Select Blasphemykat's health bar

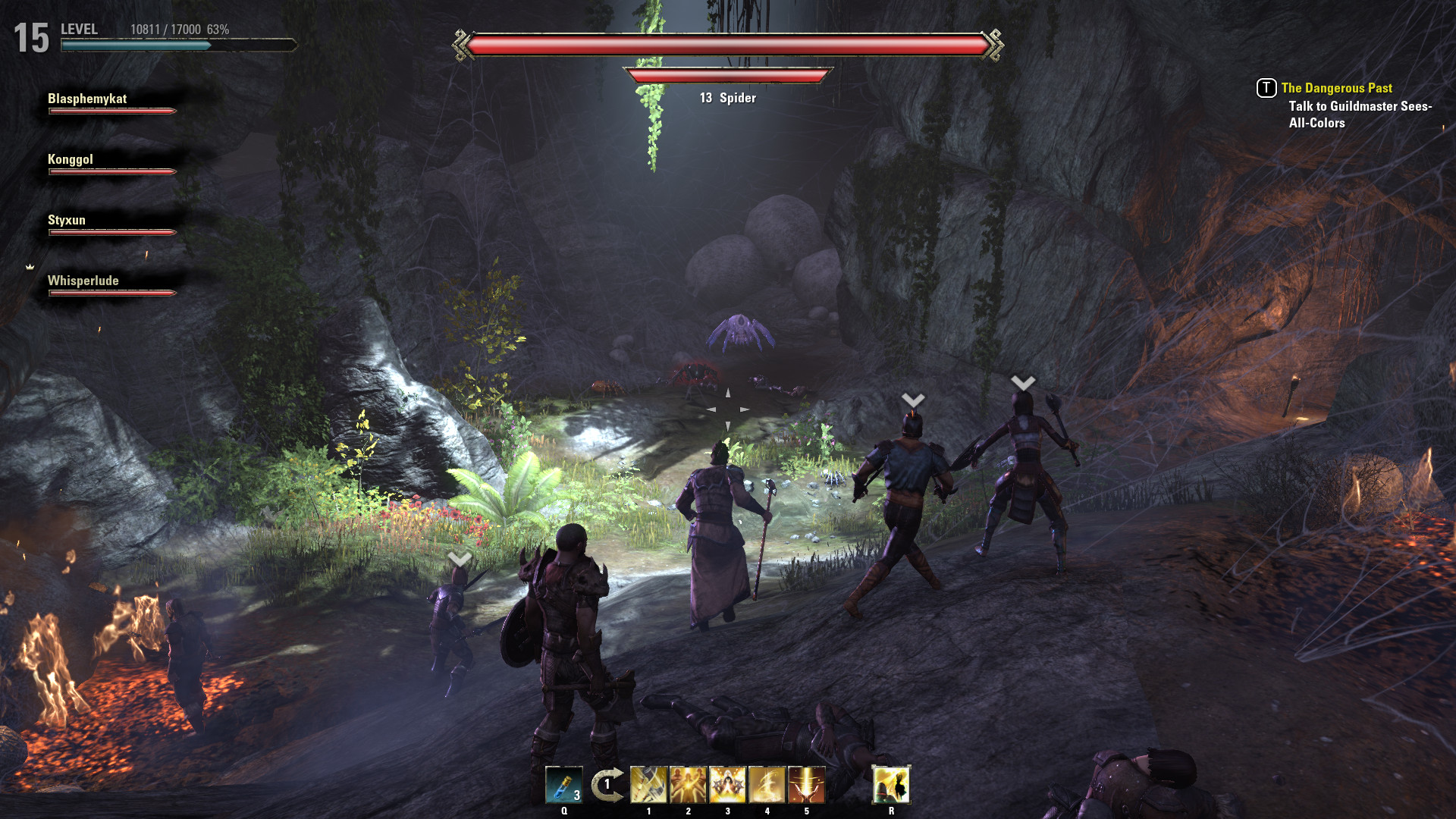tap(111, 111)
